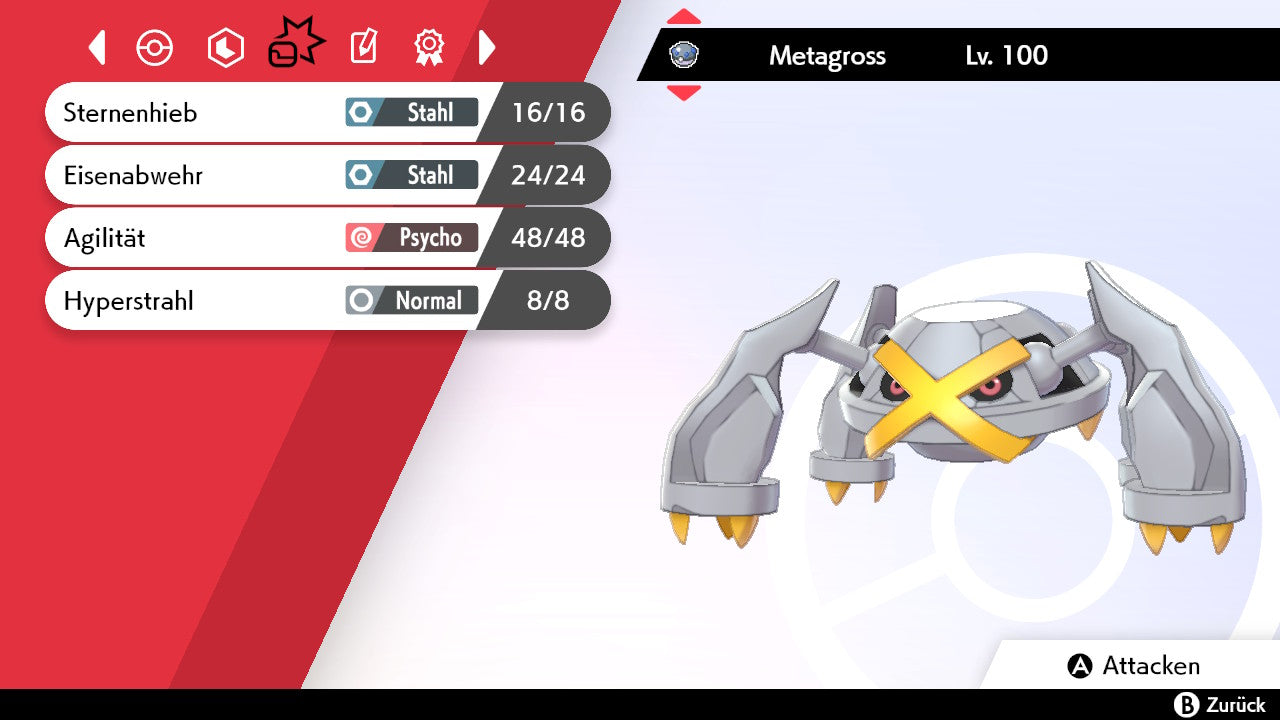
Task: Go to previous summary page with left arrow
Action: [97, 48]
